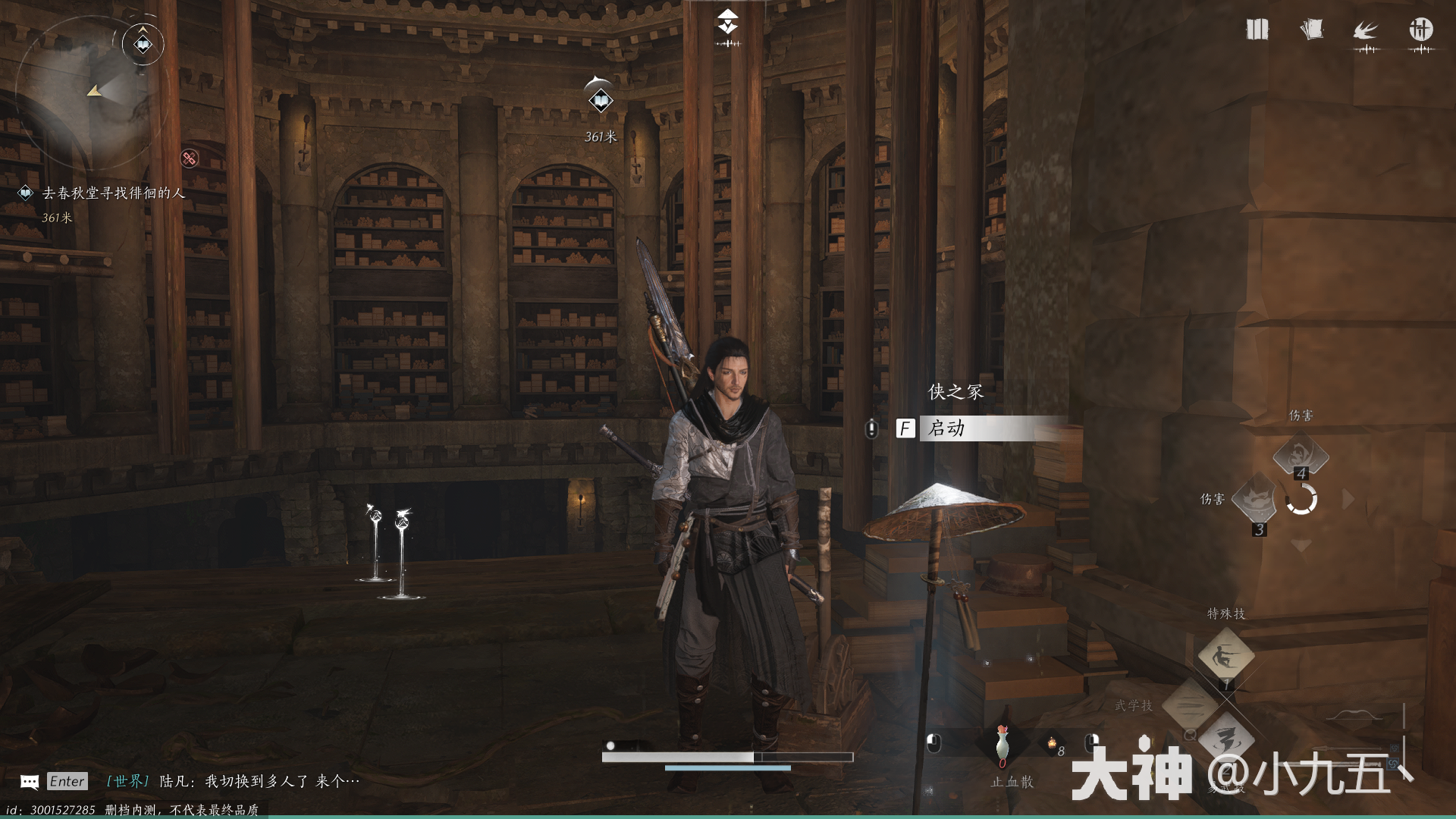The width and height of the screenshot is (1456, 819).
Task: Select the small item slot showing count 8
Action: pyautogui.click(x=1053, y=746)
